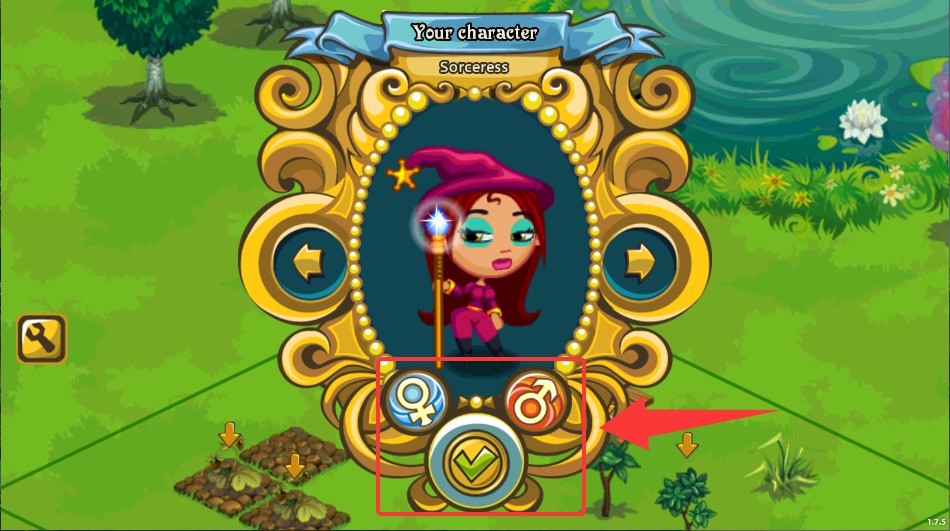950x531 pixels.
Task: Confirm character with the green checkmark
Action: pos(476,464)
